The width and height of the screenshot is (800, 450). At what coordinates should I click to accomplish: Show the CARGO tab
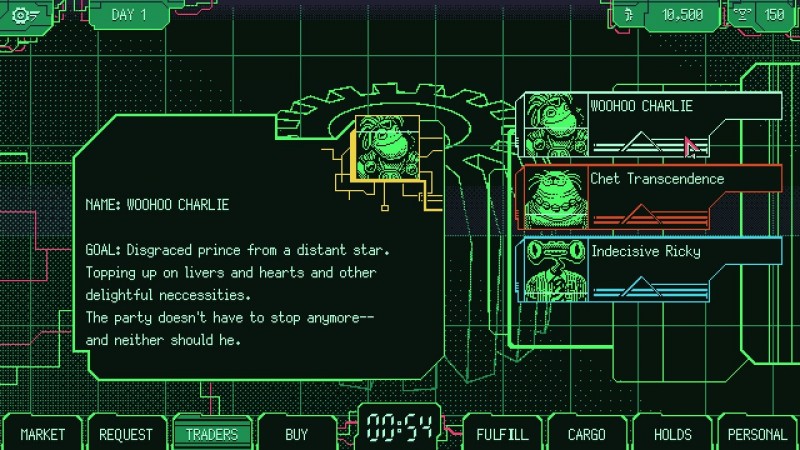click(x=586, y=434)
